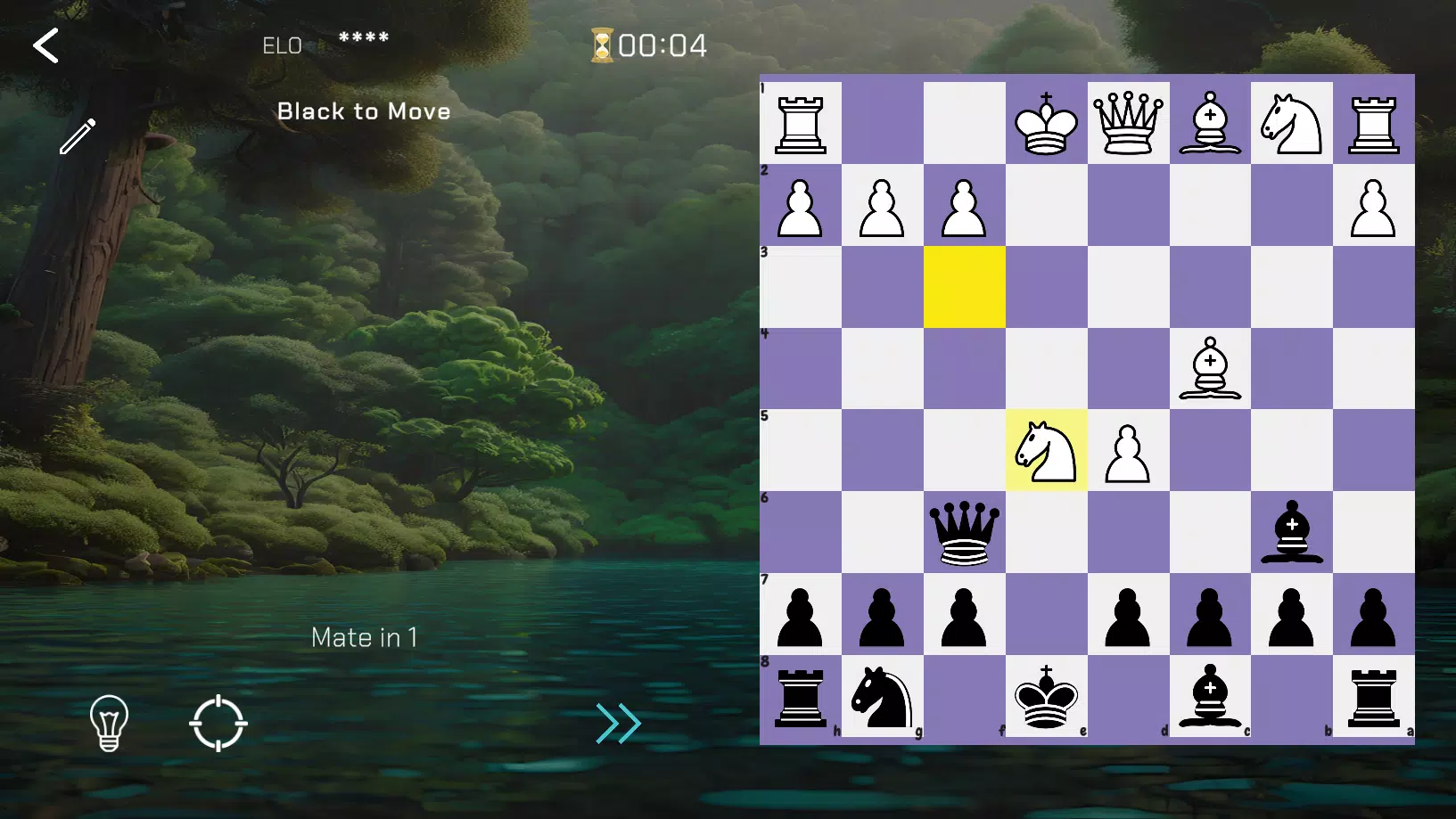Select the white queen on the top rank
Screen dimensions: 1456x819
point(1128,124)
